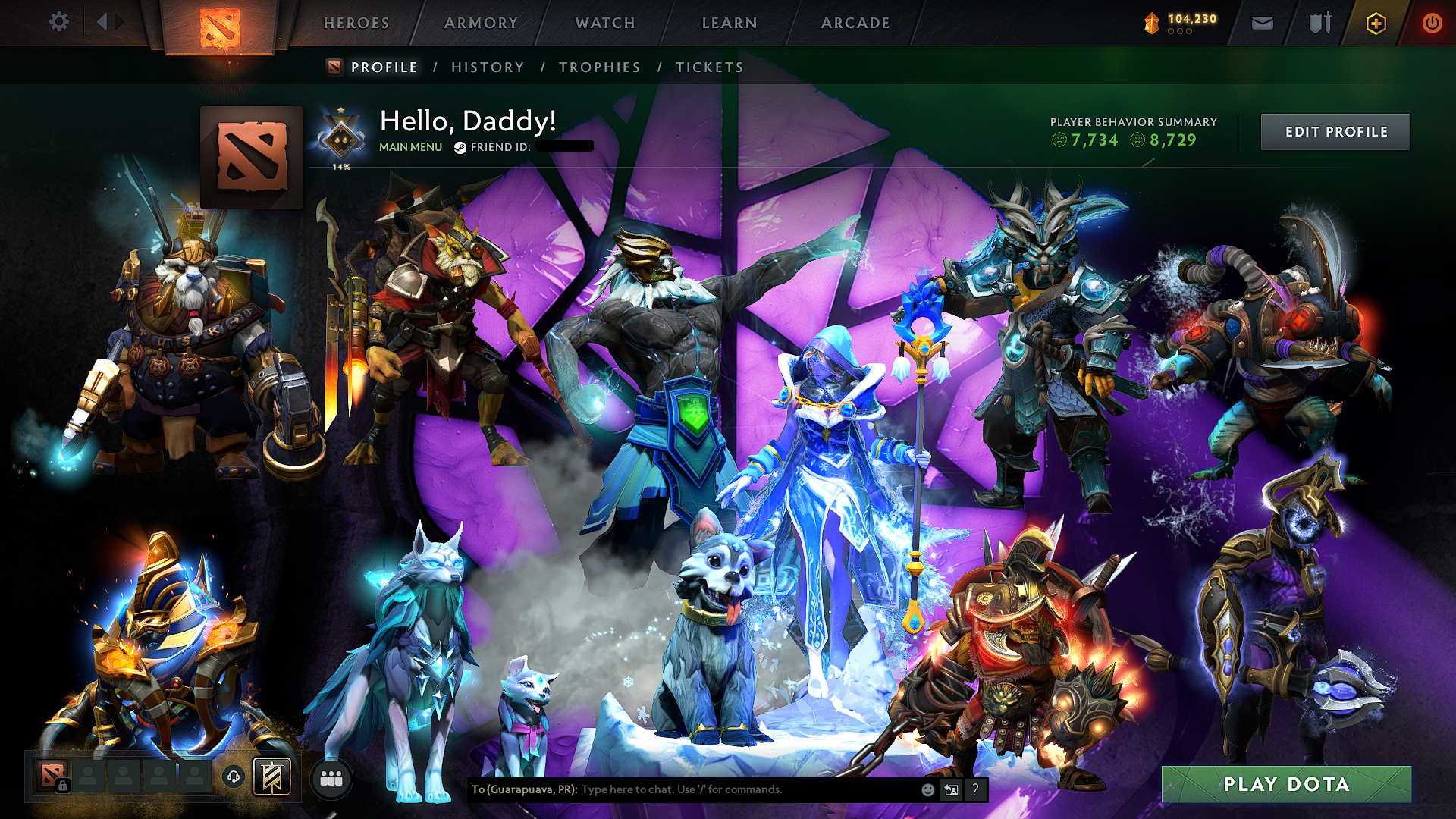Screen dimensions: 1456x819
Task: Switch to the TROPHIES tab
Action: pyautogui.click(x=598, y=67)
